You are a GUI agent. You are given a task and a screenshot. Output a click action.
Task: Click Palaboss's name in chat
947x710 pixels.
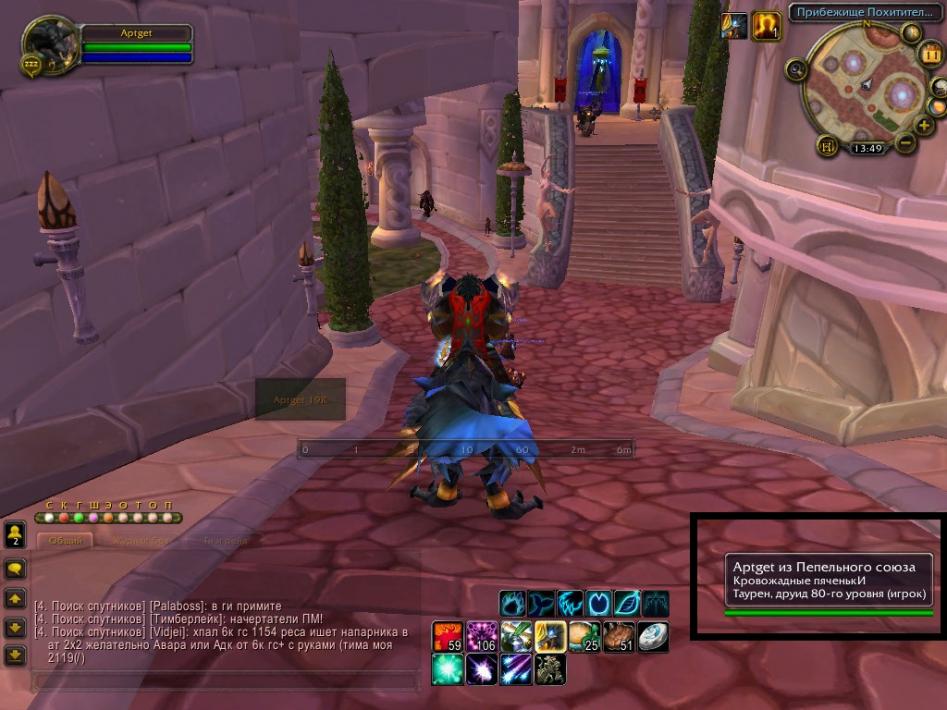click(177, 606)
